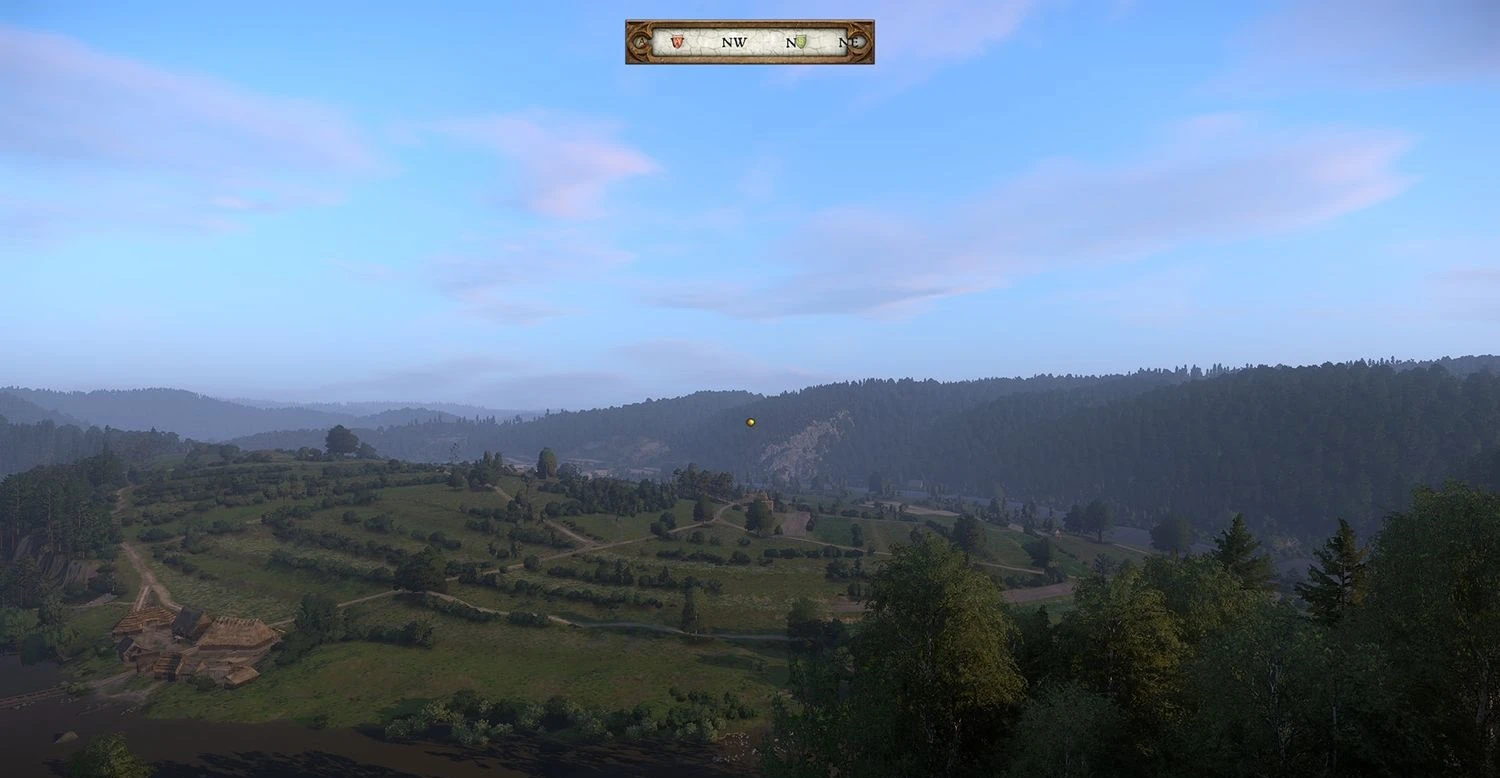Click the golden quest marker above the hillside
The width and height of the screenshot is (1500, 778).
(750, 423)
